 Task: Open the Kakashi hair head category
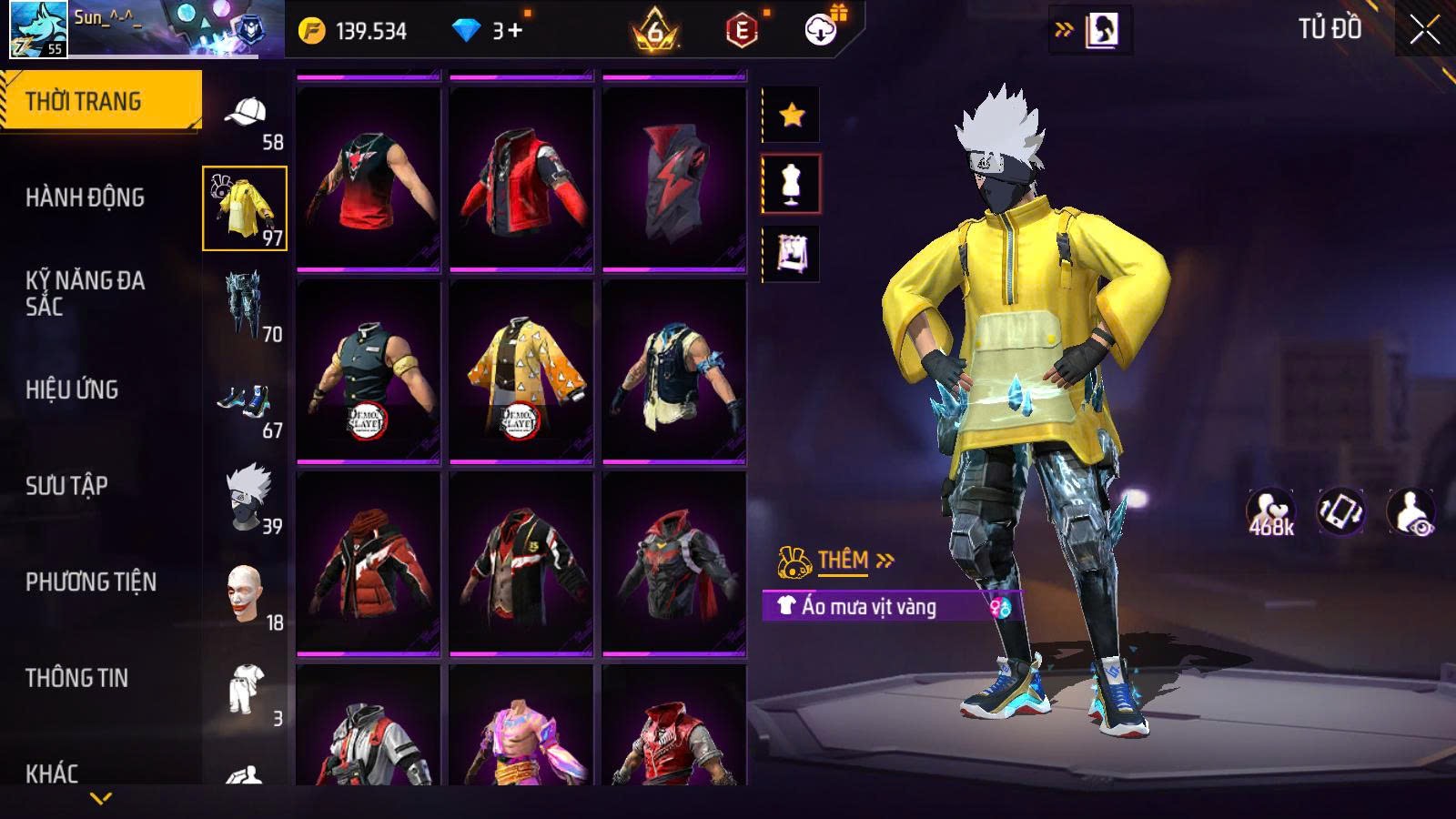click(248, 496)
